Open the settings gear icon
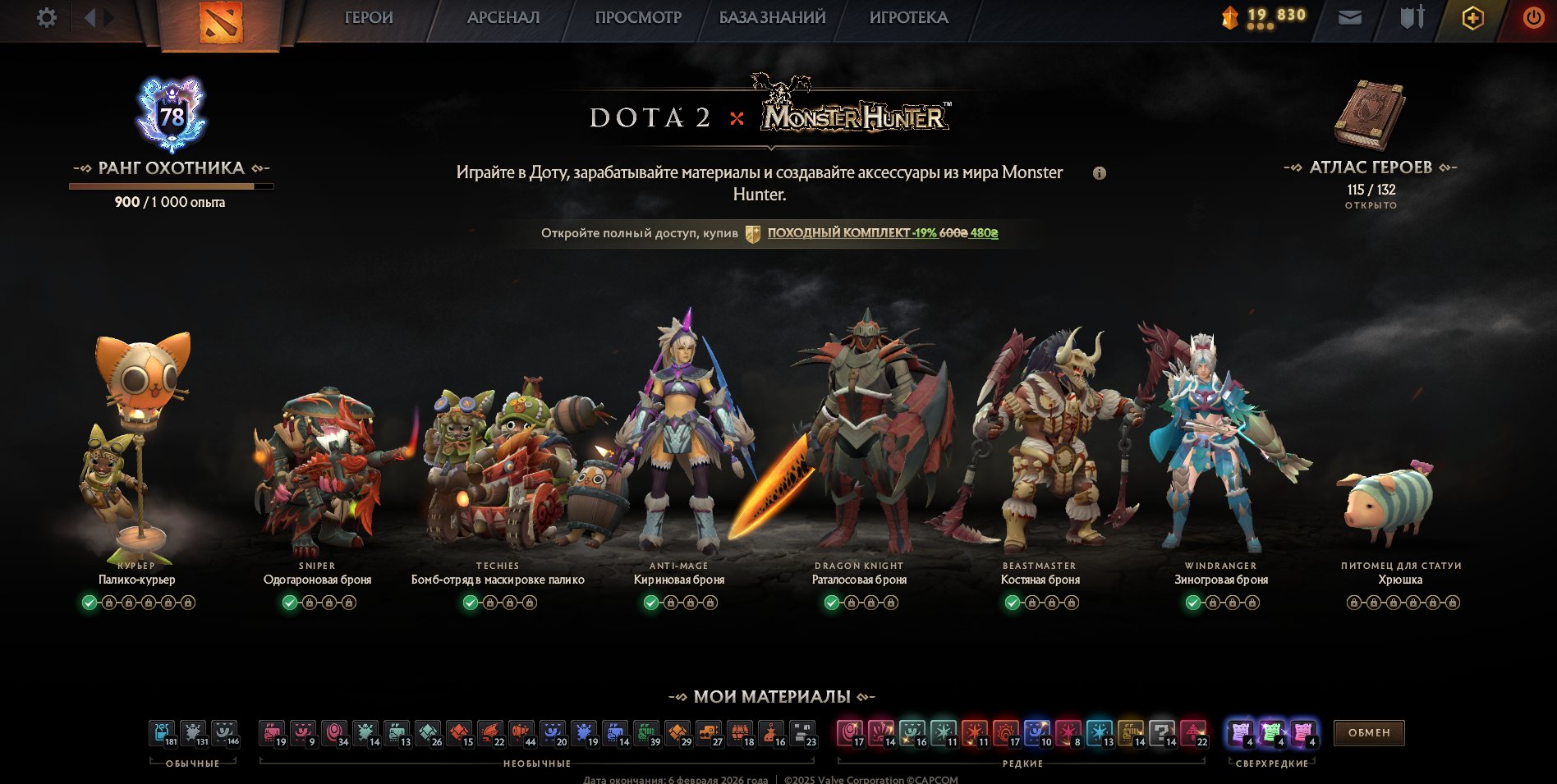 (x=48, y=16)
